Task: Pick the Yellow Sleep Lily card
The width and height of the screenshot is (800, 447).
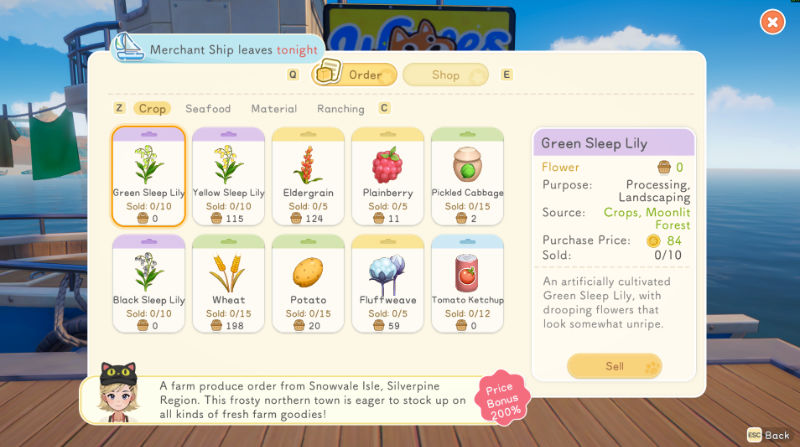Action: tap(228, 177)
